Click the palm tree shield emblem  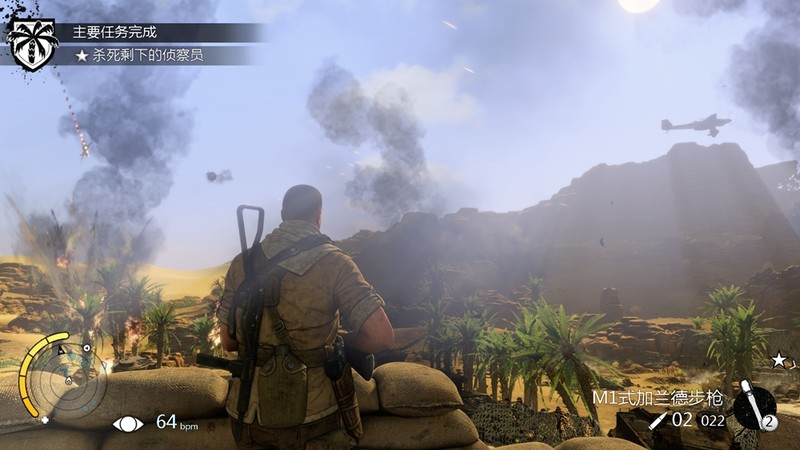(x=32, y=42)
